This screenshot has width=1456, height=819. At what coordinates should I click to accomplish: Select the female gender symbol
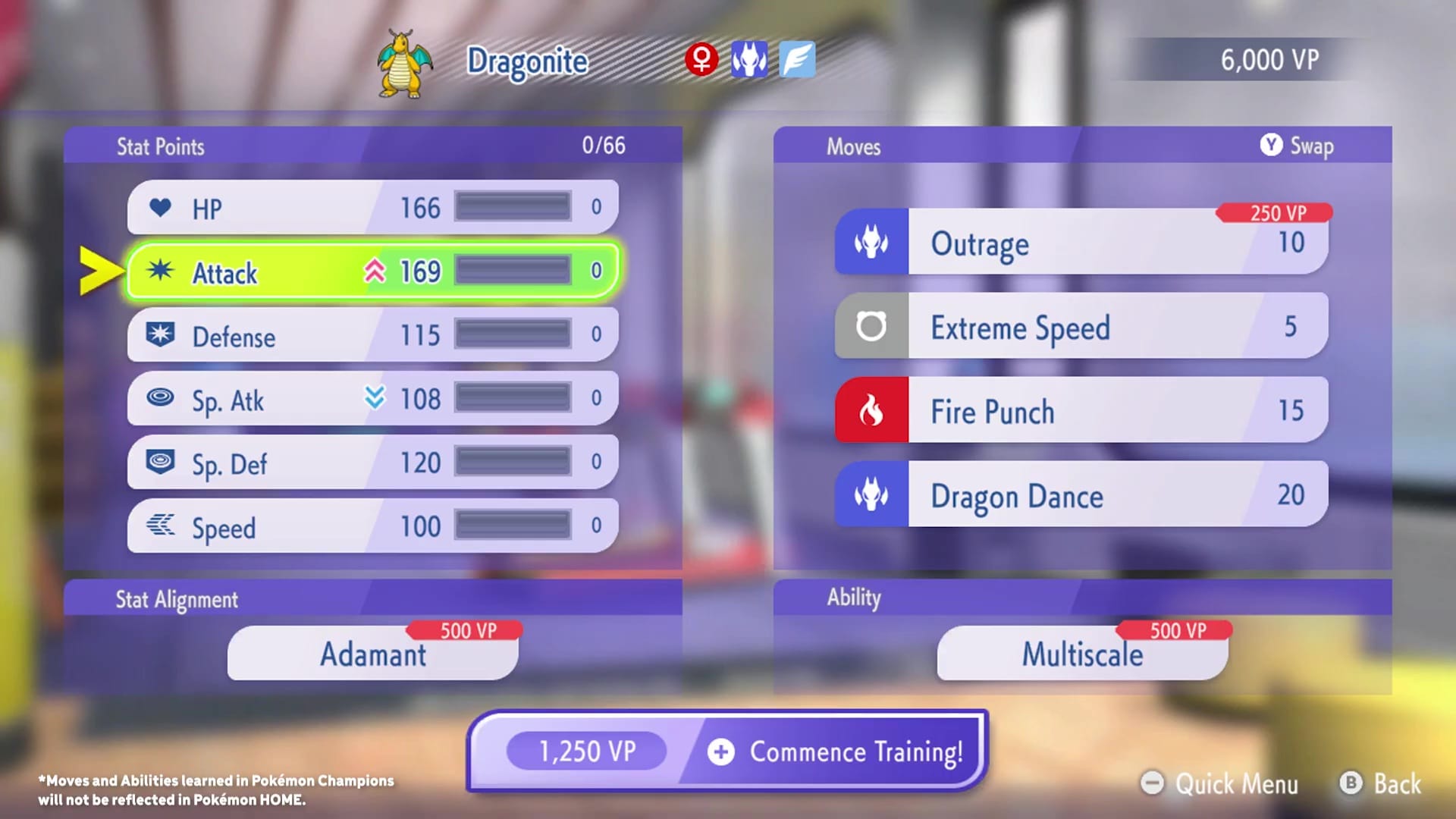701,61
